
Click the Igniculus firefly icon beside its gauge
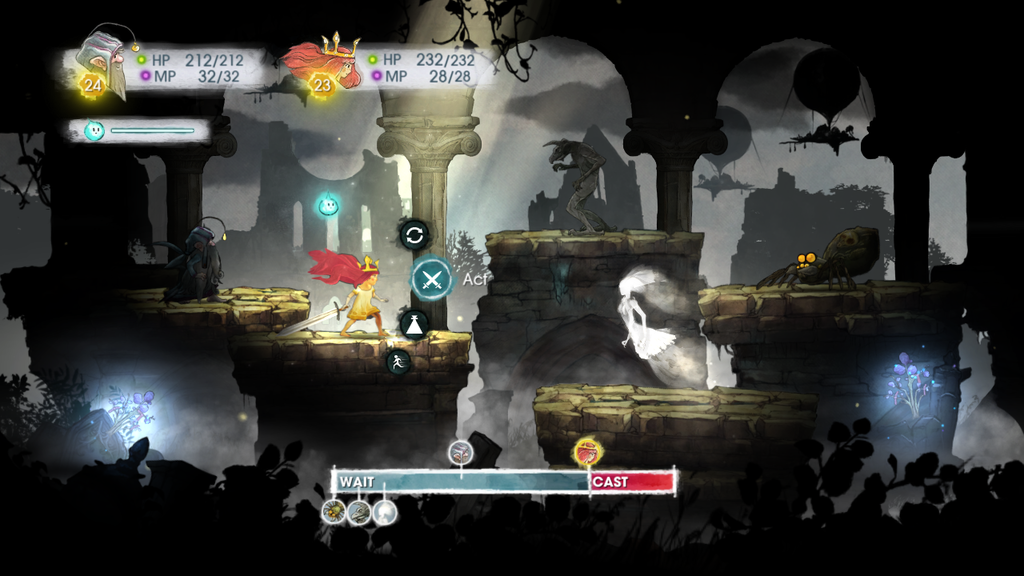coord(94,130)
